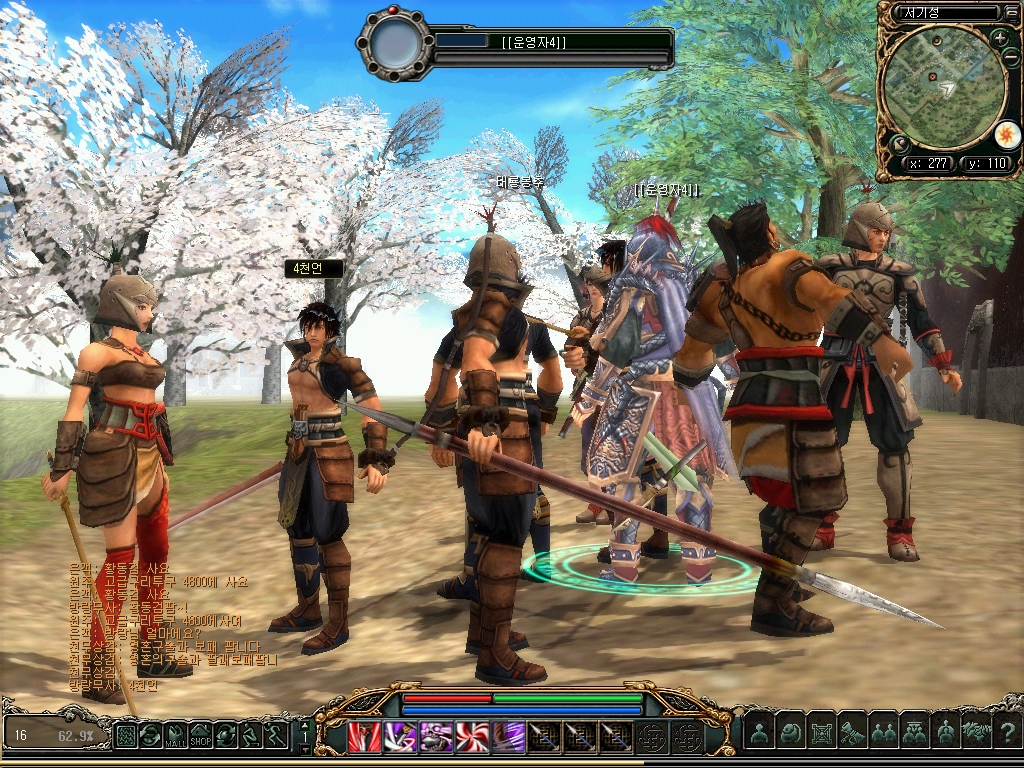Image resolution: width=1024 pixels, height=768 pixels.
Task: Click the arrow button at minimap's lower left
Action: point(899,144)
